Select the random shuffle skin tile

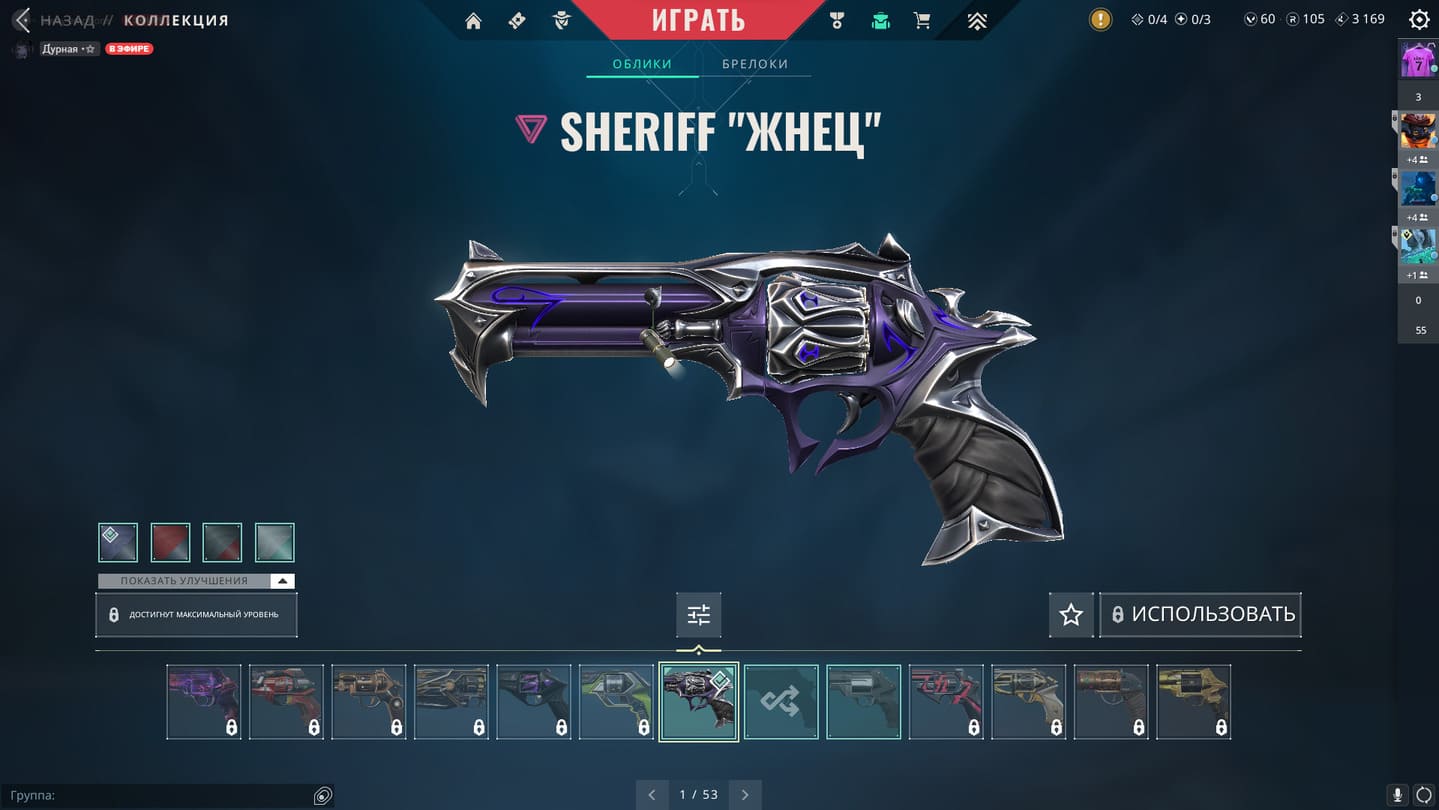(x=781, y=702)
